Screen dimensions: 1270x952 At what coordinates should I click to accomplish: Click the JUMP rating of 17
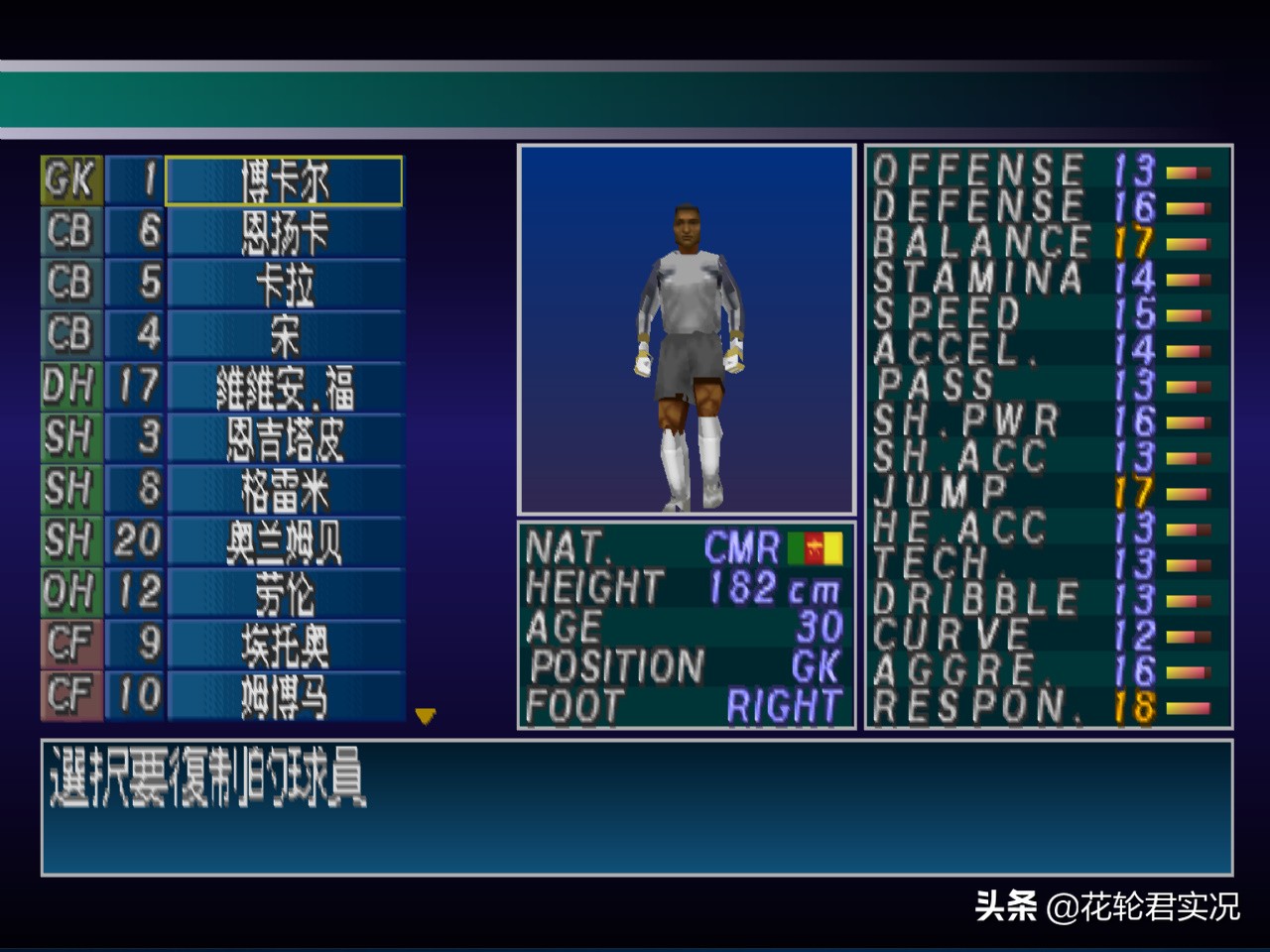click(x=1132, y=491)
